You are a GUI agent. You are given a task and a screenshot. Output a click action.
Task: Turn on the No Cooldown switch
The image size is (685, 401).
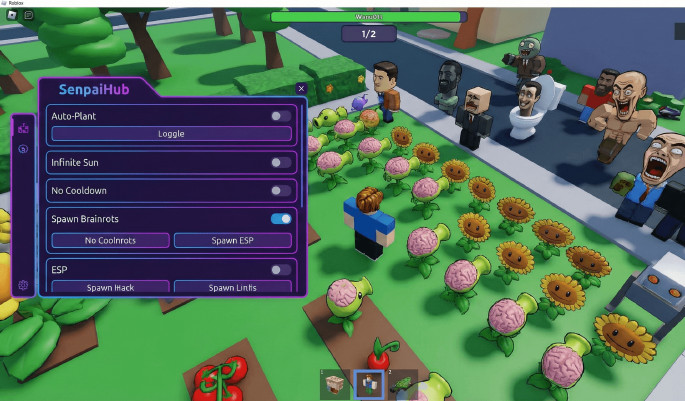[281, 190]
